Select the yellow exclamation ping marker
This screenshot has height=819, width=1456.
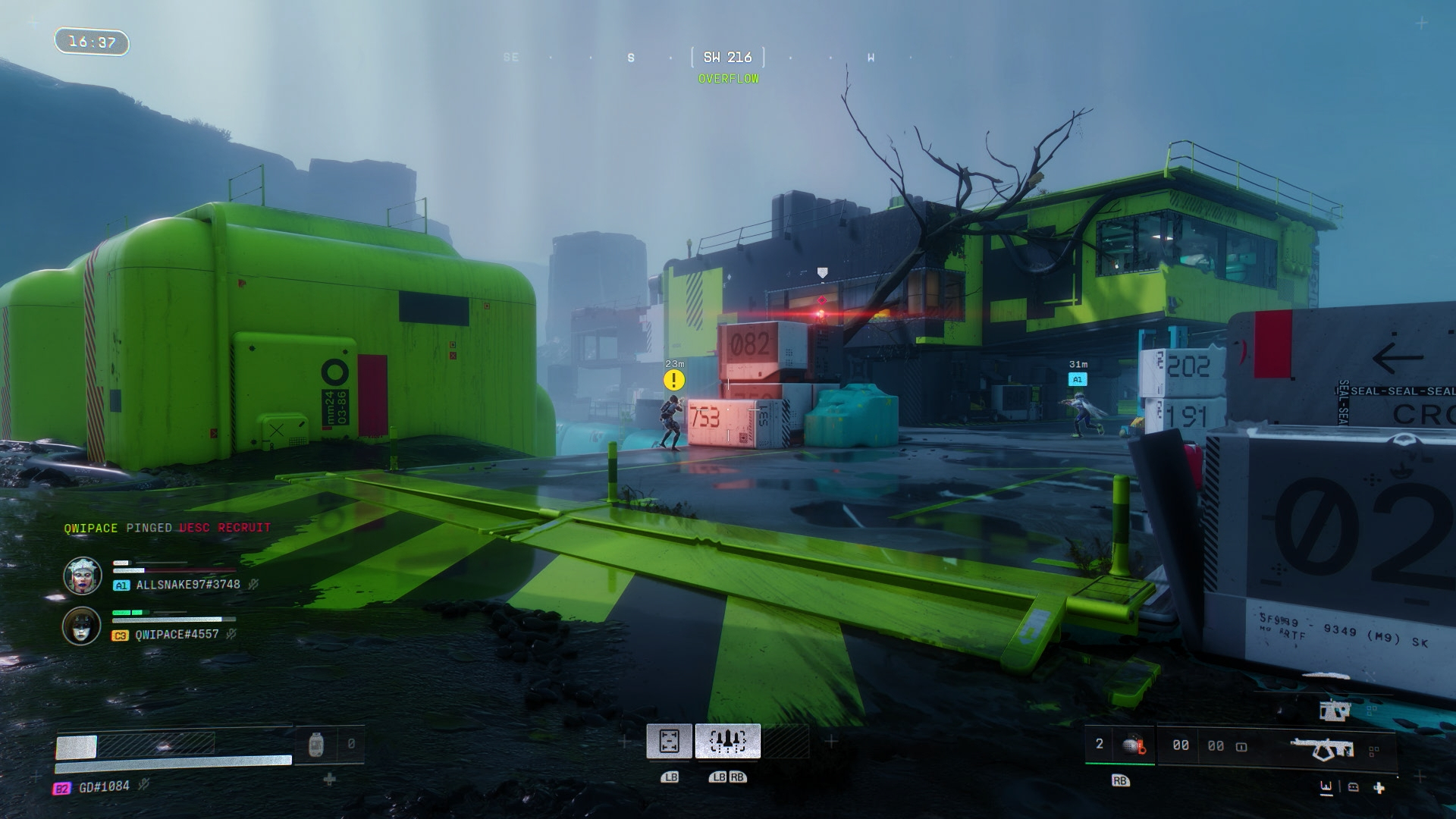[x=673, y=380]
